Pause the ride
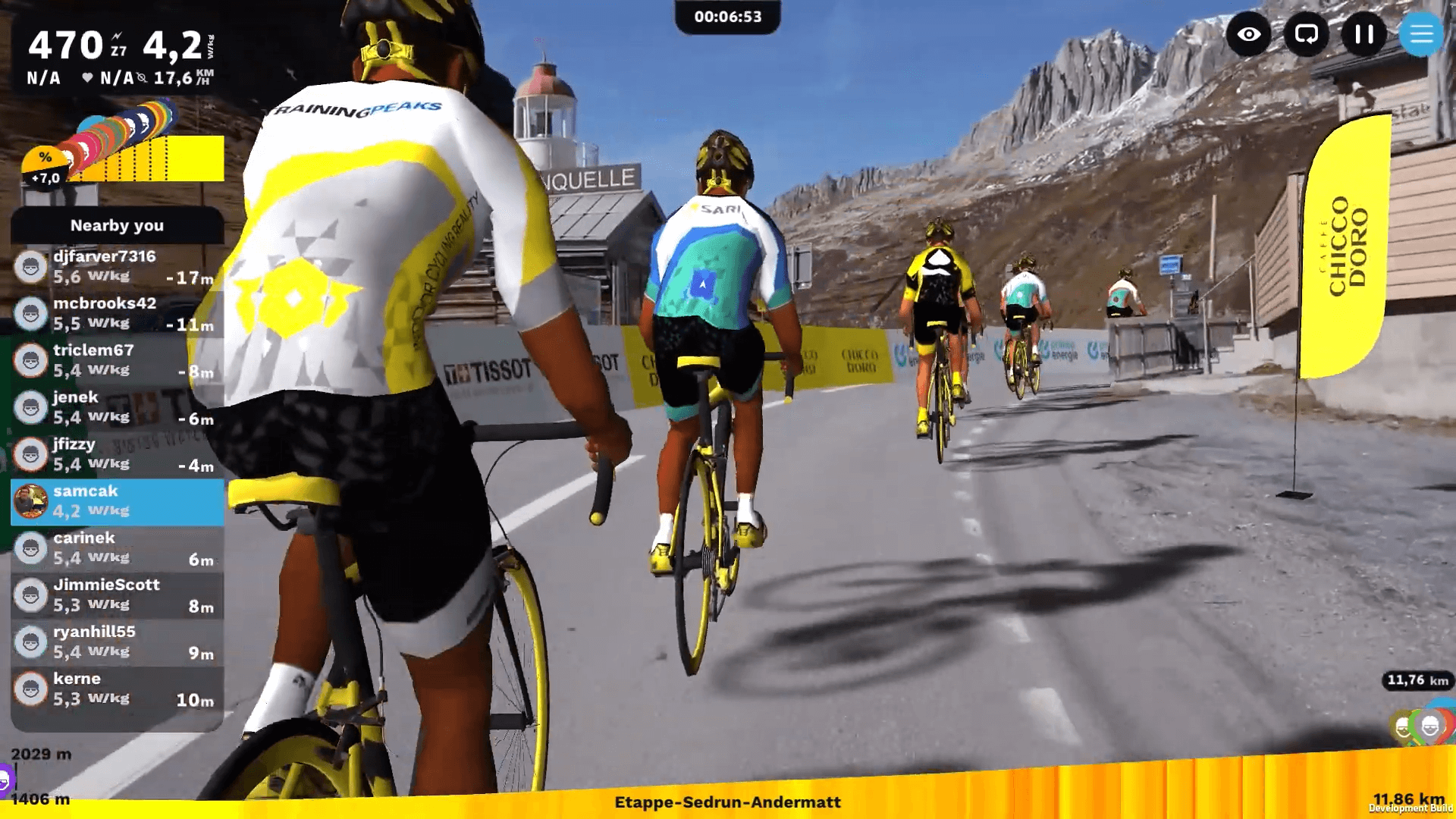 click(1363, 34)
